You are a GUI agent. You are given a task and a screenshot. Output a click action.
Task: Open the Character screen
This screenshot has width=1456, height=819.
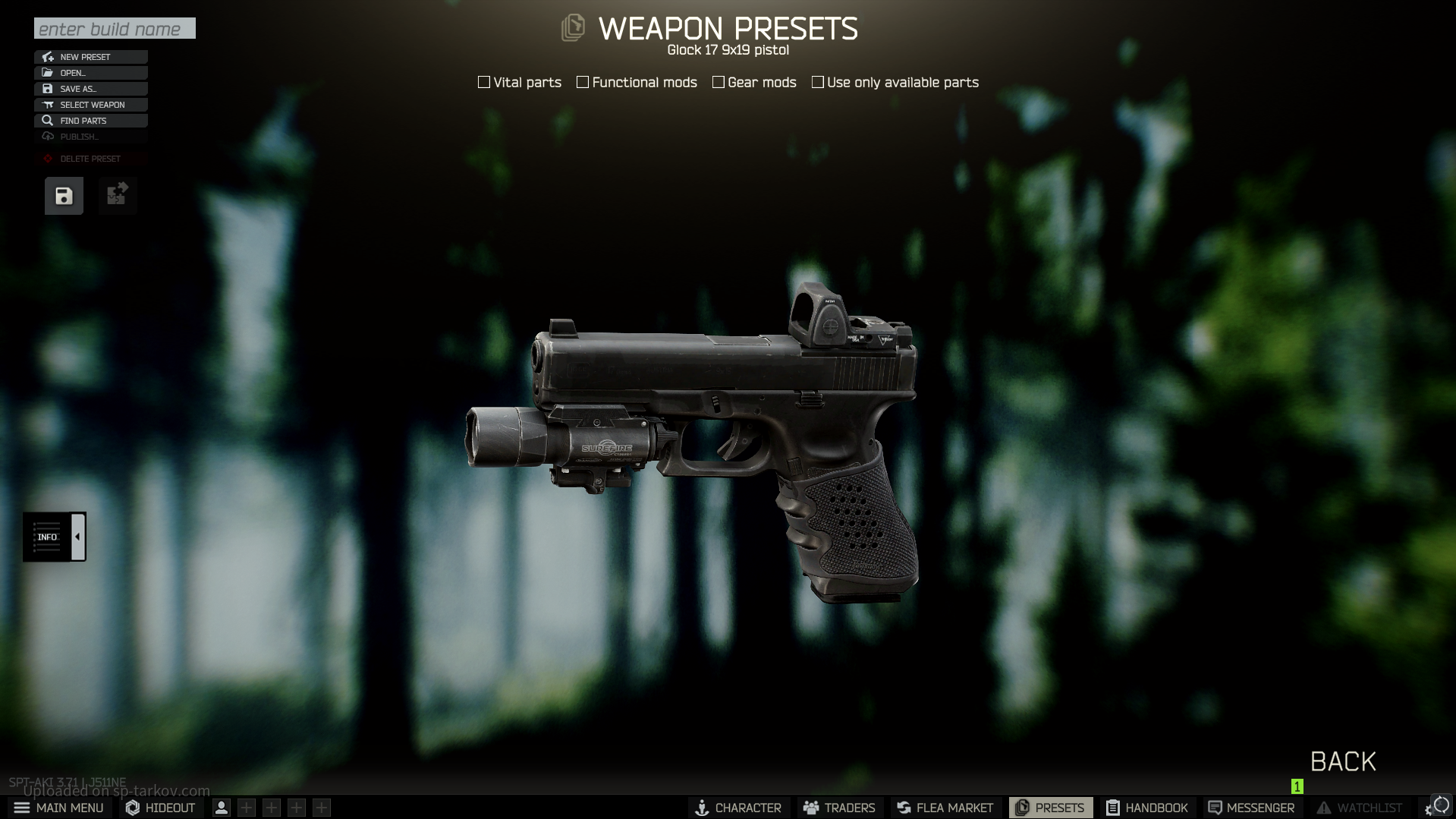738,808
